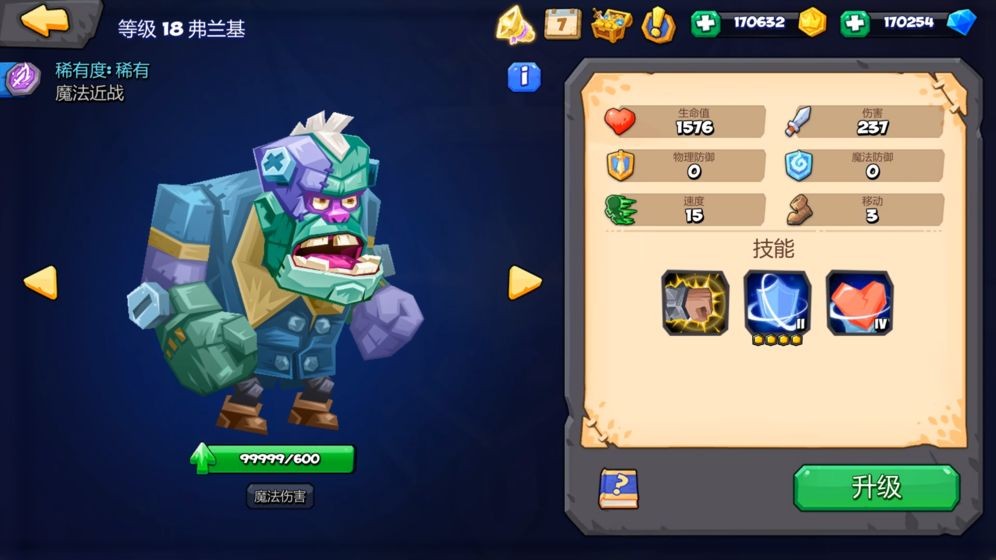This screenshot has width=996, height=560.
Task: Open the yellow crystal shard icon
Action: 515,24
